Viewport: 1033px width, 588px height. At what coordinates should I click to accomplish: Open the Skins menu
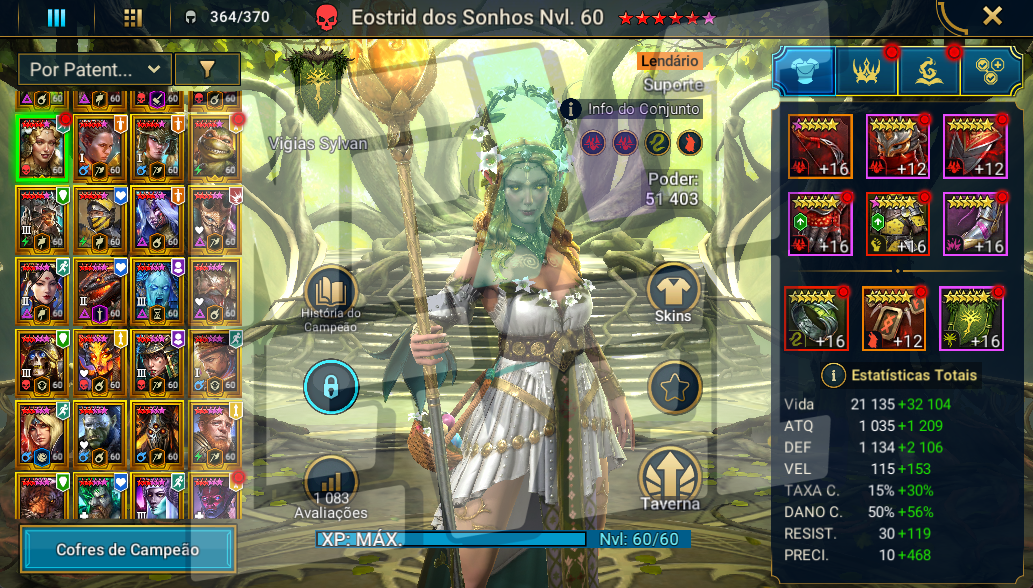673,295
